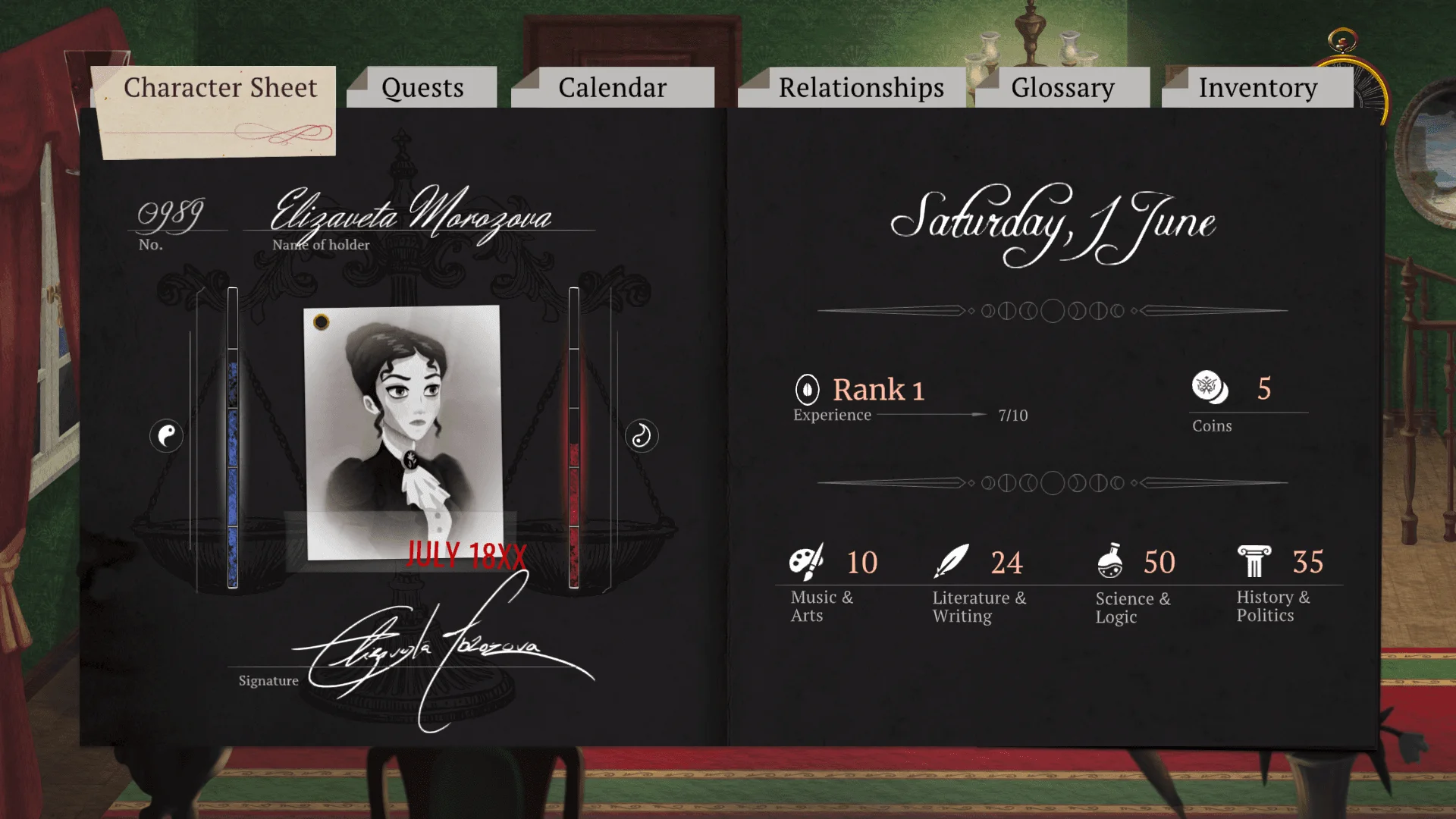Click the Experience feather emblem
Image resolution: width=1456 pixels, height=819 pixels.
tap(807, 389)
